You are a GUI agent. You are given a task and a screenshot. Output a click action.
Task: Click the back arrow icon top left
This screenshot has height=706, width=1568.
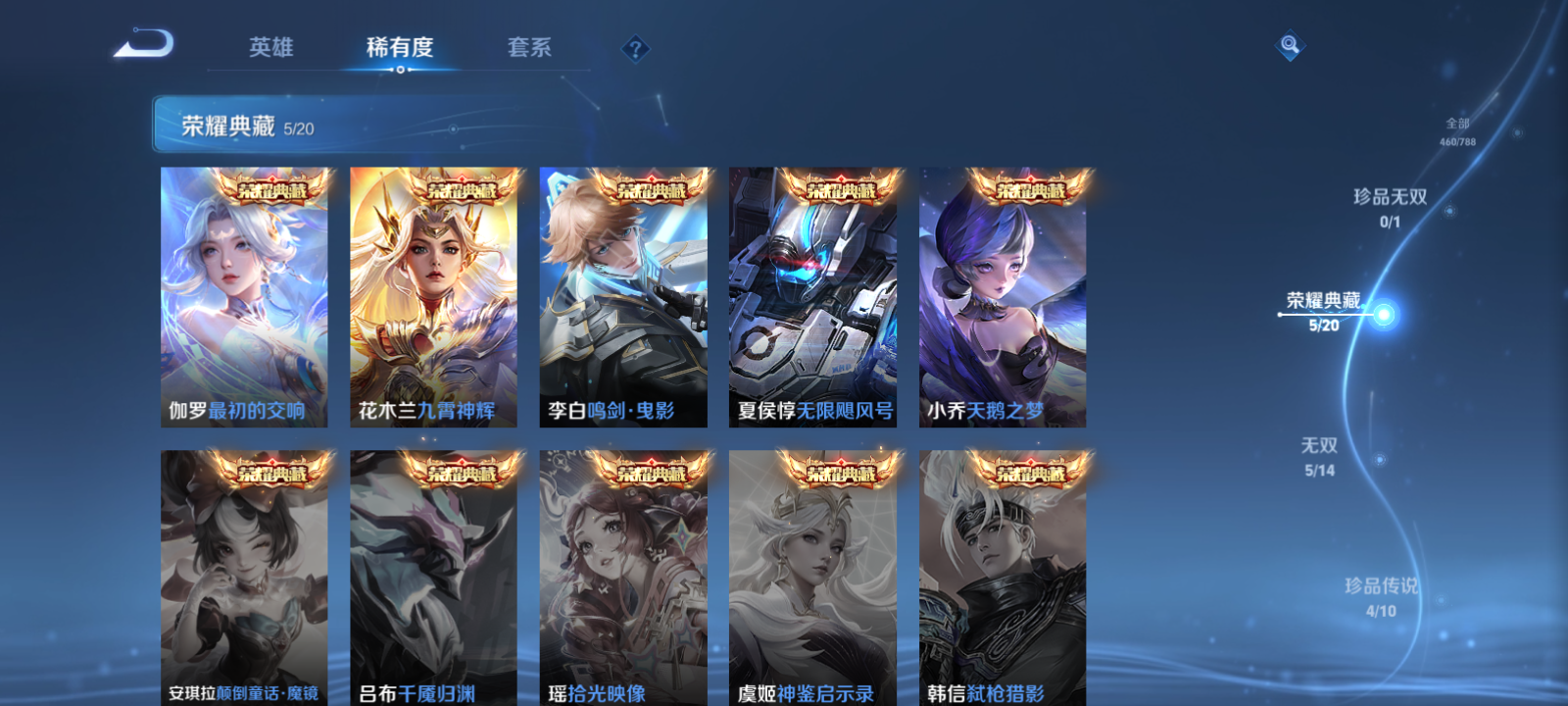145,41
